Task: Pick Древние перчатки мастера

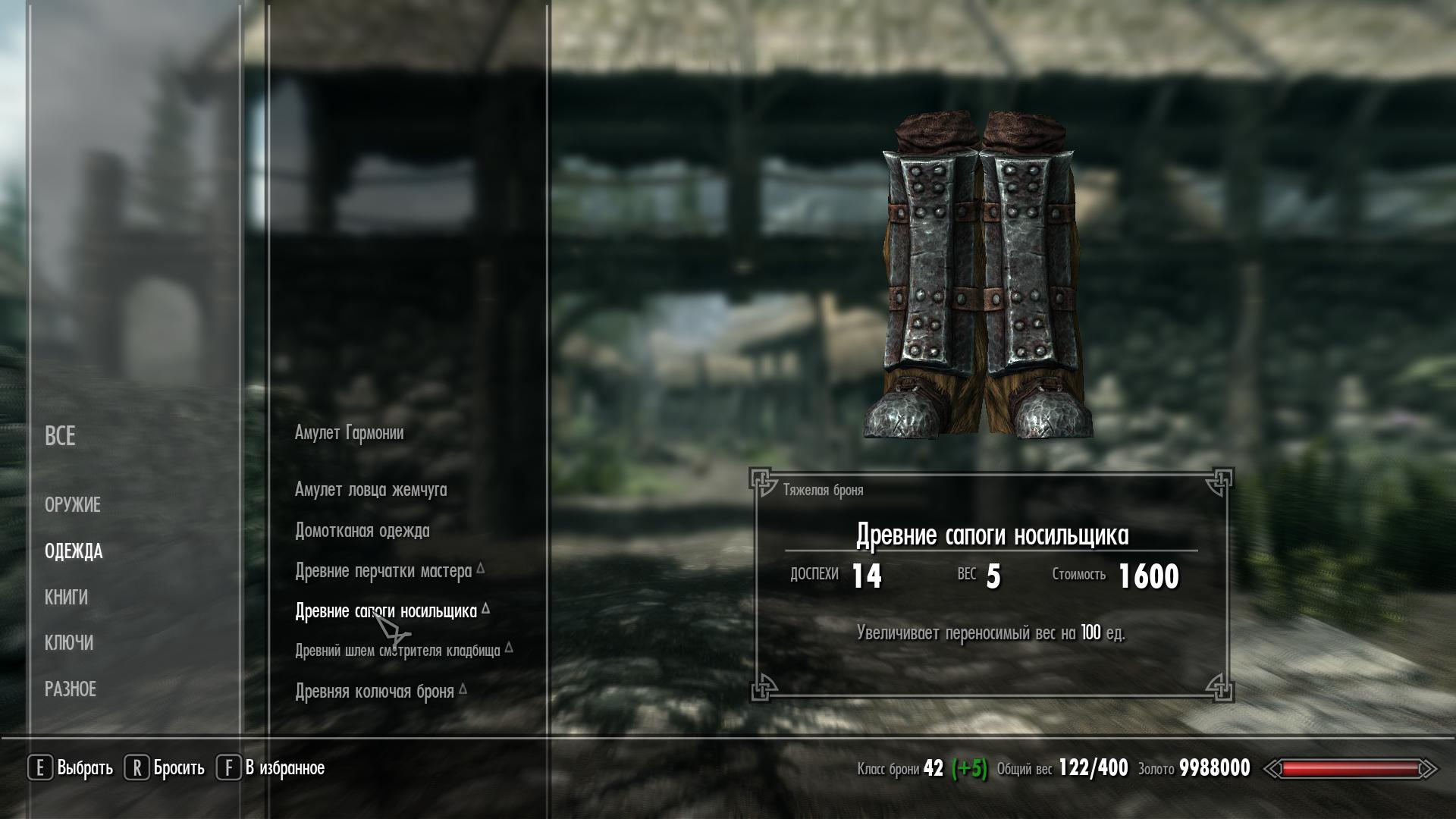Action: 383,571
